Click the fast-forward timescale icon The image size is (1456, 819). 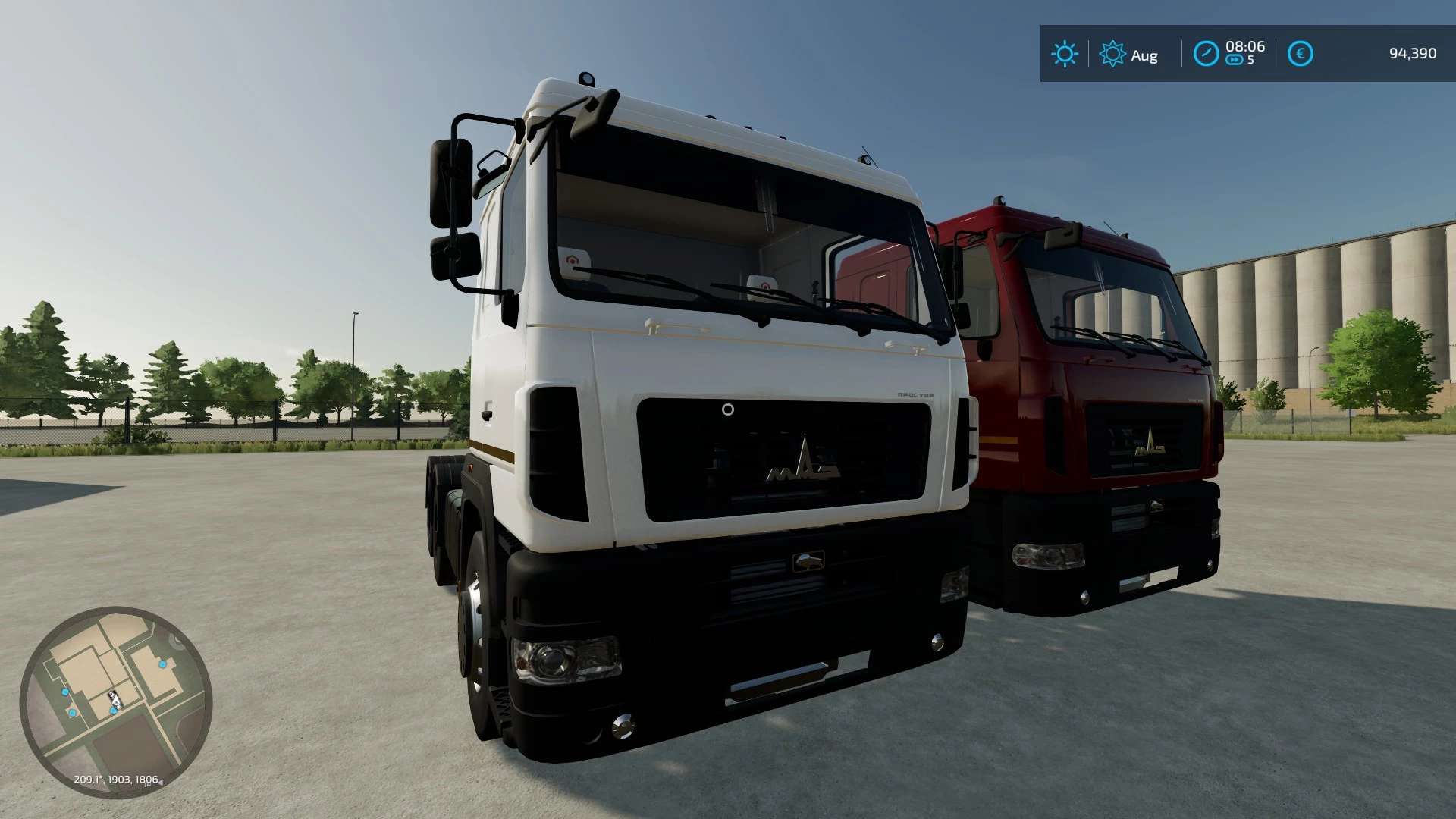click(1235, 59)
